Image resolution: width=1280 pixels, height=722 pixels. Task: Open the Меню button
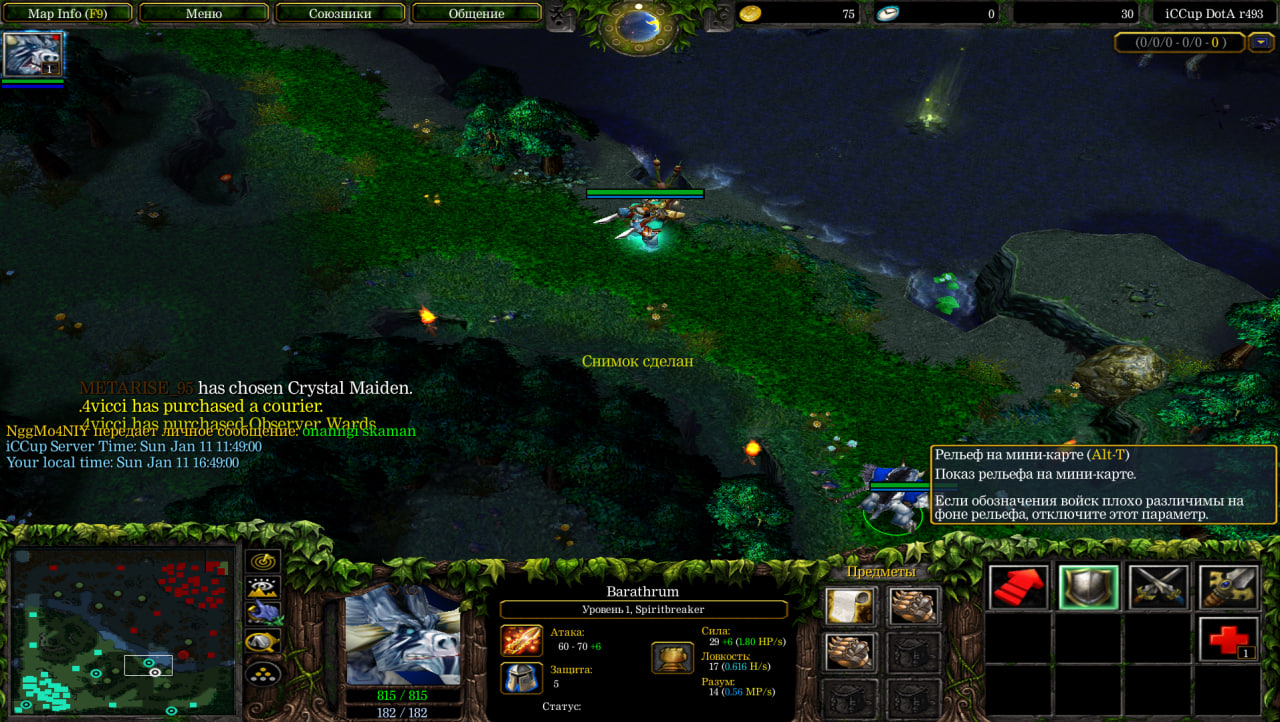[204, 13]
